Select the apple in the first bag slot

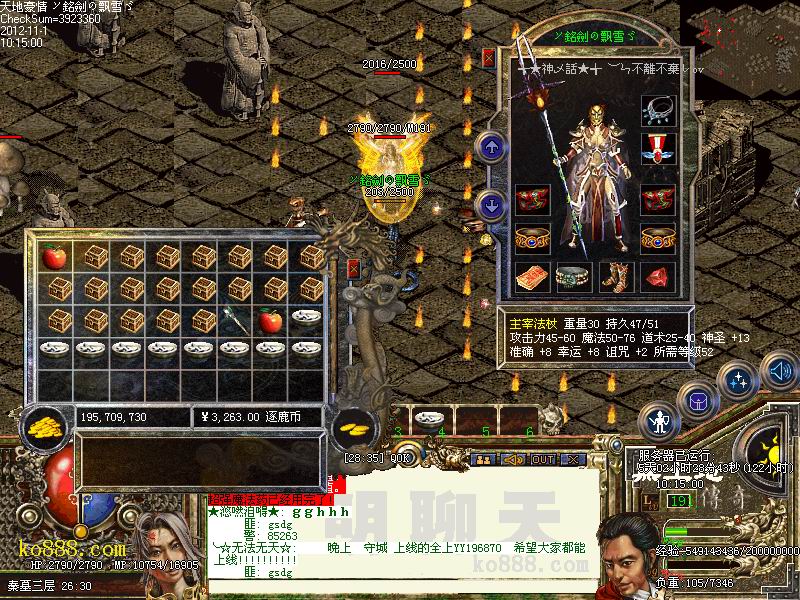point(54,257)
